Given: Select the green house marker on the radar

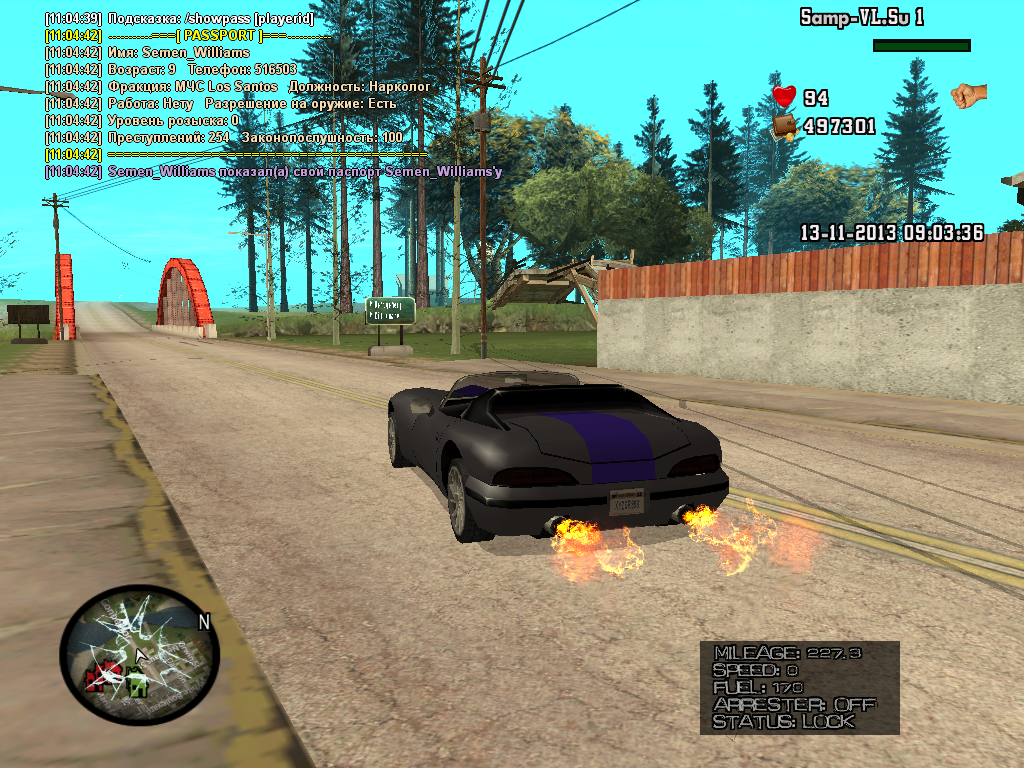Looking at the screenshot, I should click(x=137, y=685).
